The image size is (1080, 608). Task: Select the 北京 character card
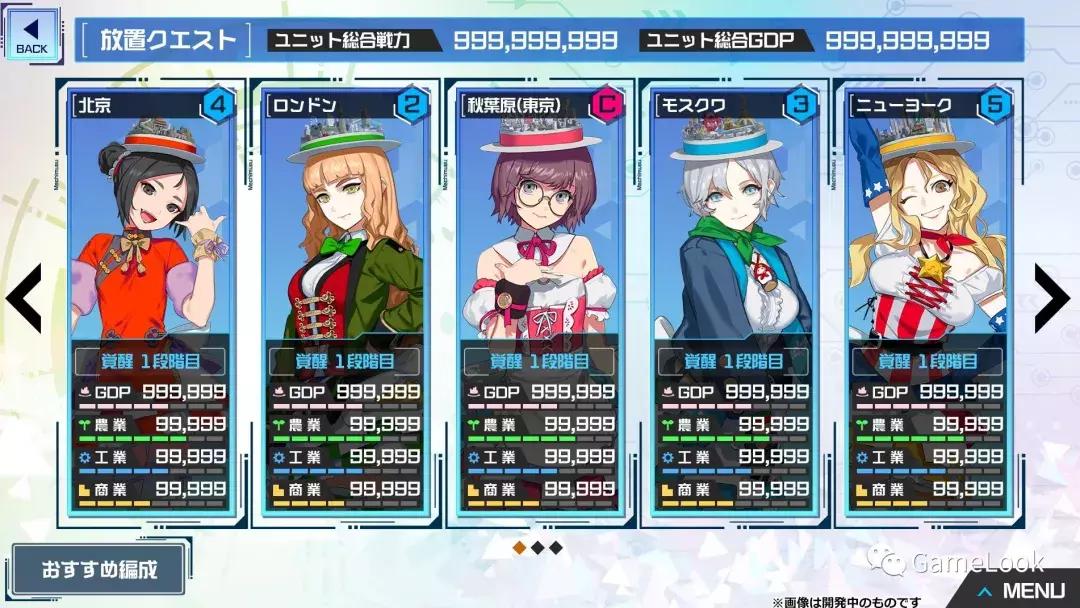[x=150, y=300]
